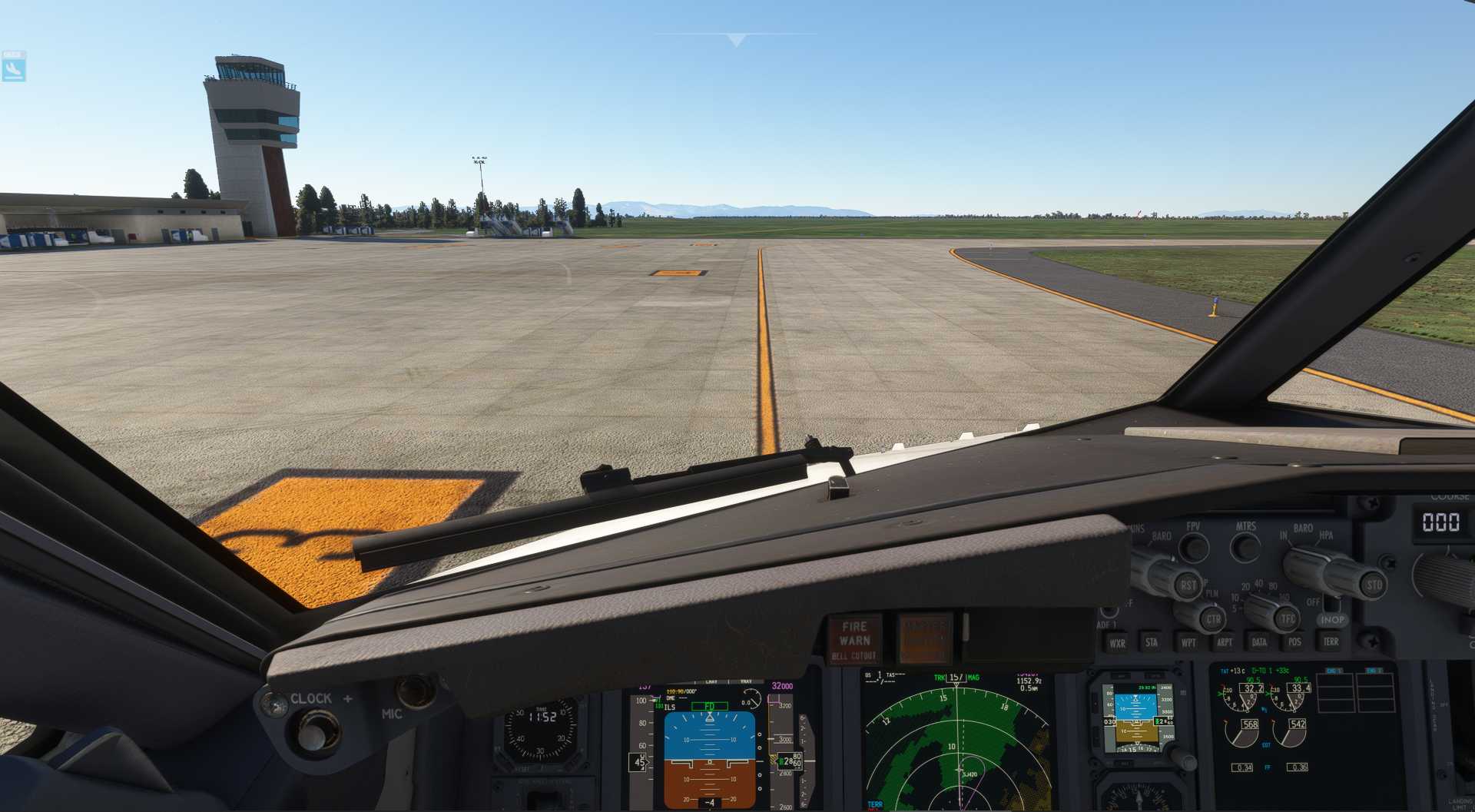Screen dimensions: 1475x812
Task: Open the toolbar via the top-center arrow handle
Action: point(736,40)
